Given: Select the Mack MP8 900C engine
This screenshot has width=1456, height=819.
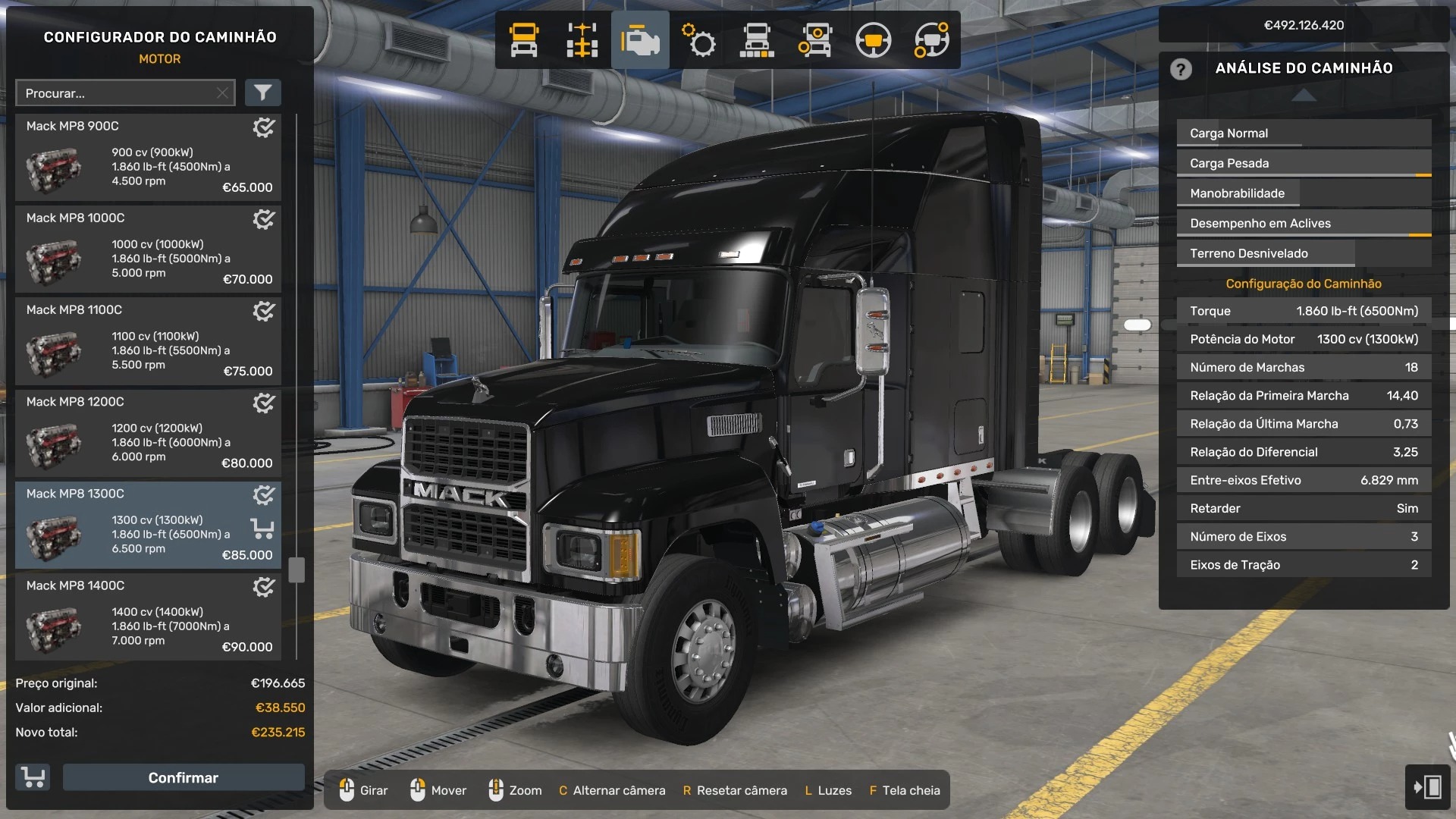Looking at the screenshot, I should tap(148, 158).
